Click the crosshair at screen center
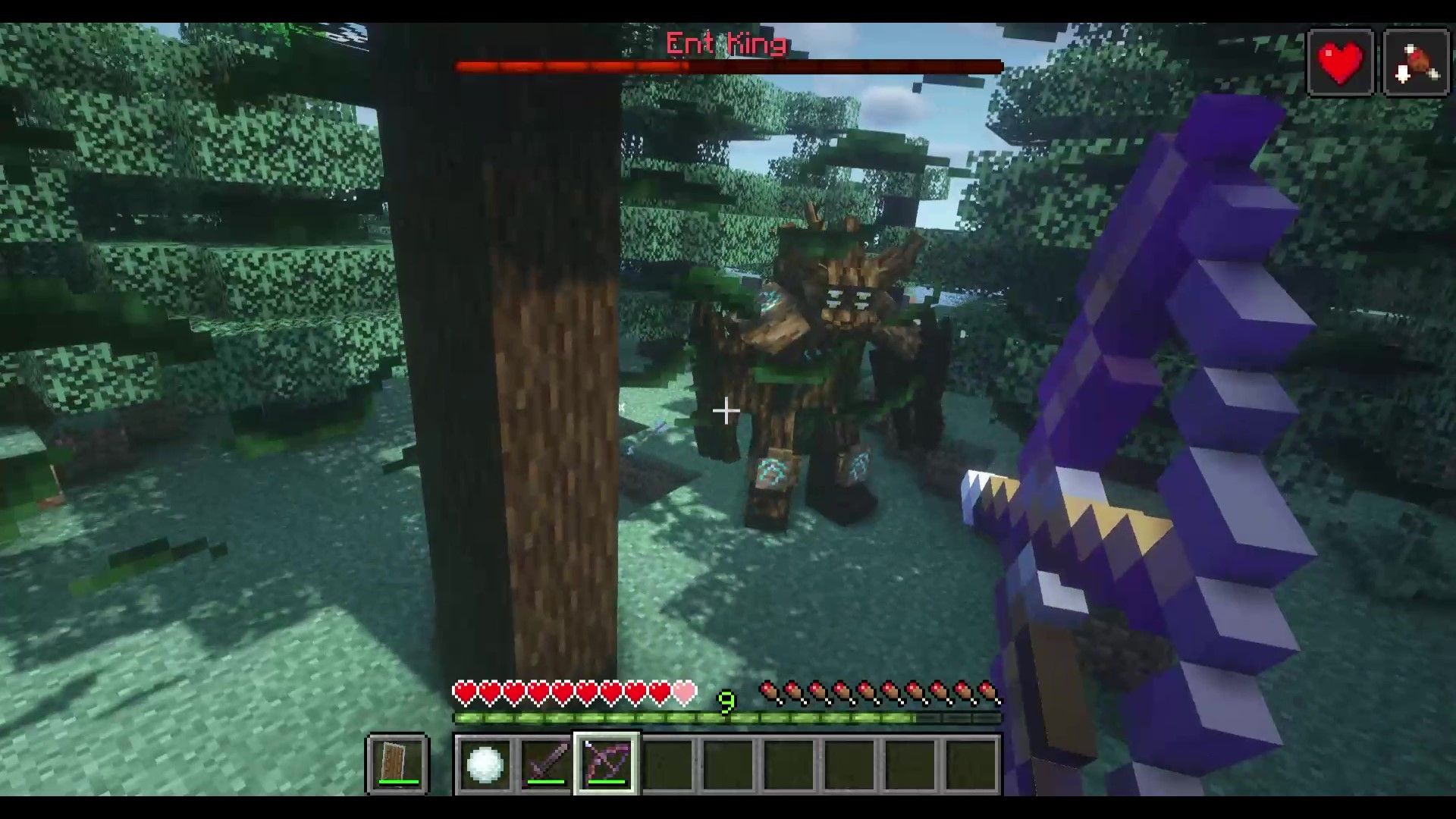The width and height of the screenshot is (1456, 819). point(726,411)
